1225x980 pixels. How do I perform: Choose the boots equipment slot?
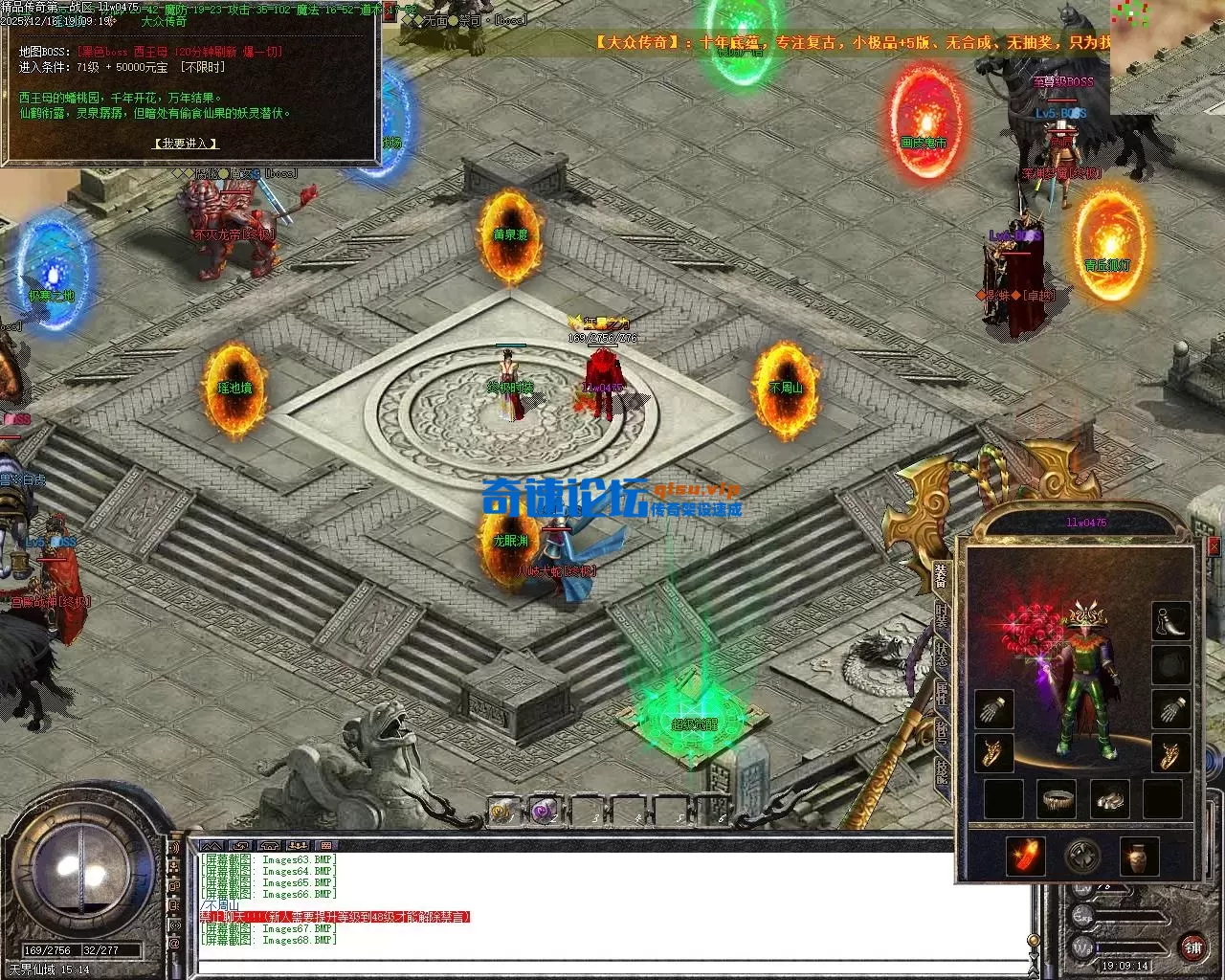click(x=1110, y=798)
